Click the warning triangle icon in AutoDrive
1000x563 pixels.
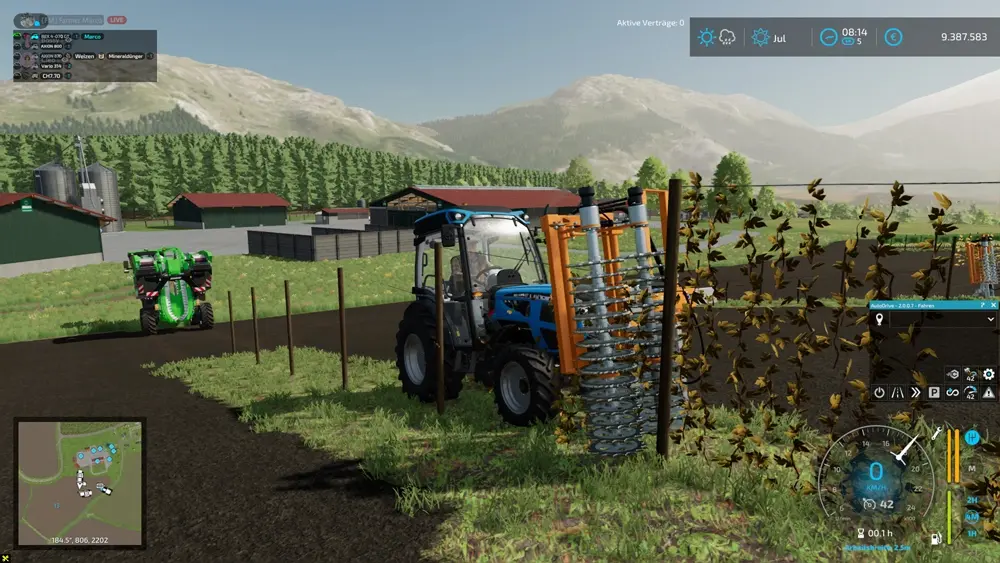coord(988,393)
